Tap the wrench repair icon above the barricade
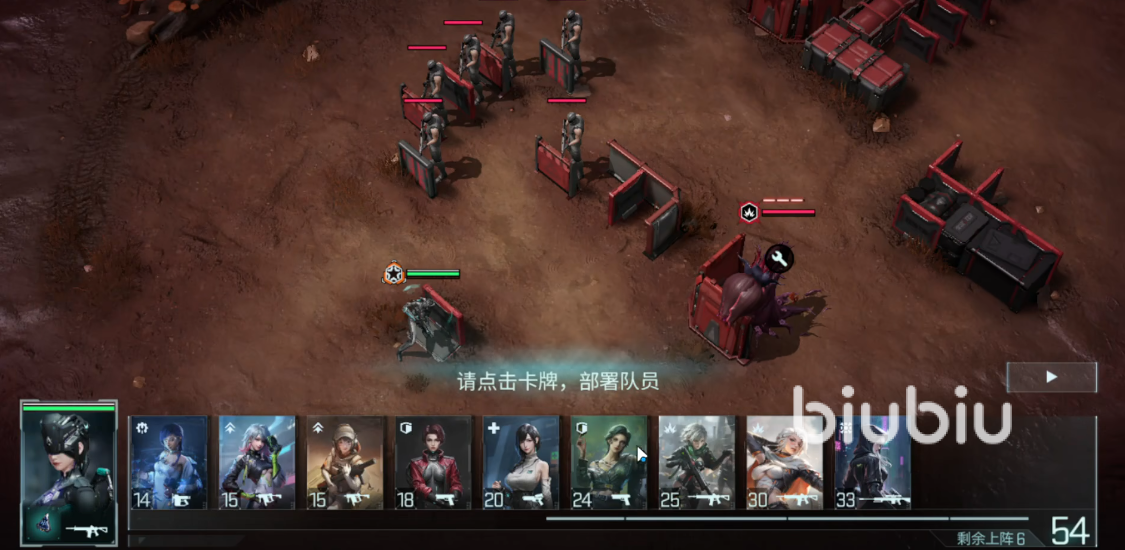The width and height of the screenshot is (1125, 550). click(x=780, y=259)
